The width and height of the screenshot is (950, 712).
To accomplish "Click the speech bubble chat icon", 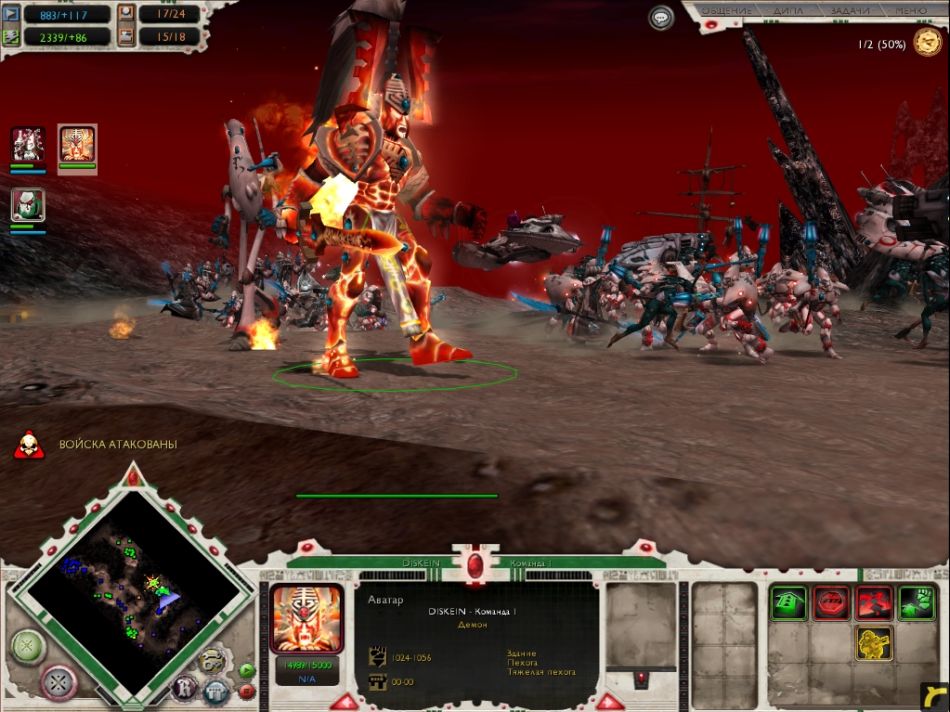I will click(x=661, y=17).
